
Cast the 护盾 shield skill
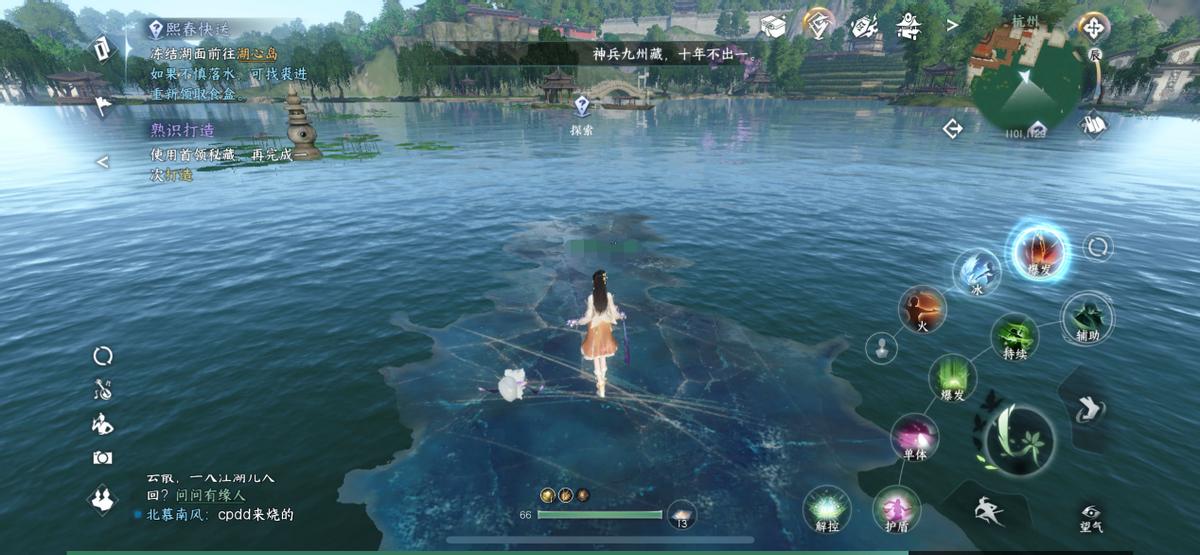coord(896,510)
